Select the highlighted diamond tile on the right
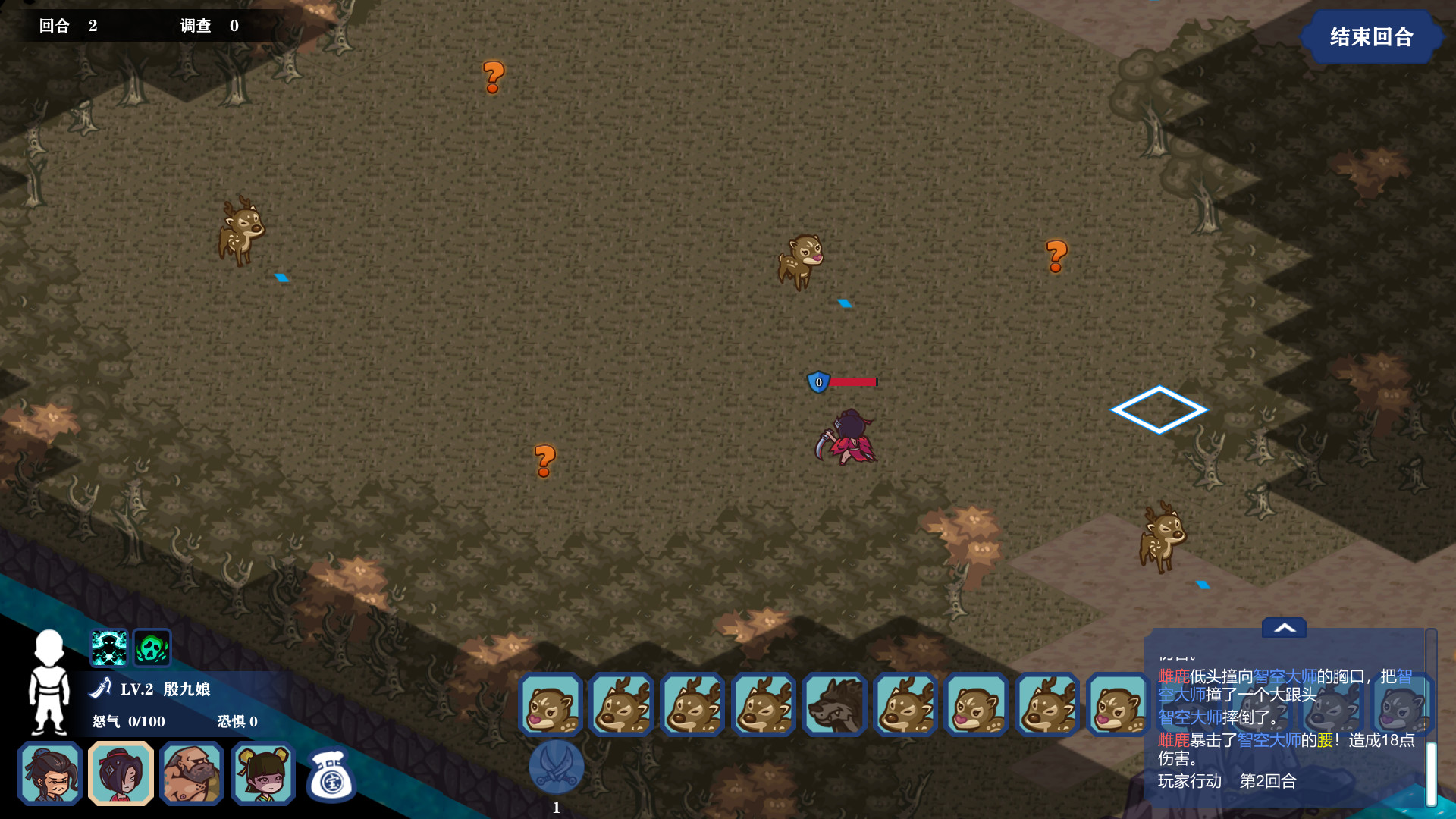 pyautogui.click(x=1159, y=409)
